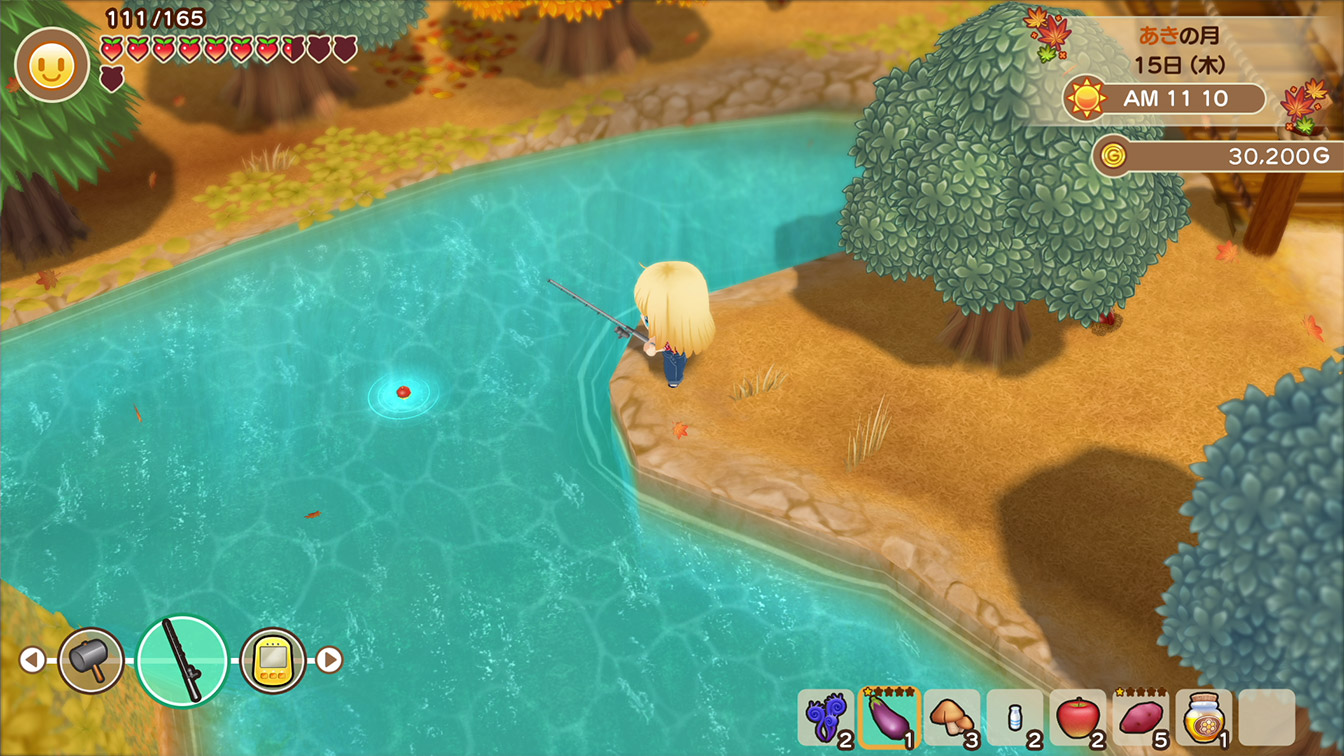Viewport: 1344px width, 756px height.
Task: Select the blue swirly plant slot
Action: (826, 718)
